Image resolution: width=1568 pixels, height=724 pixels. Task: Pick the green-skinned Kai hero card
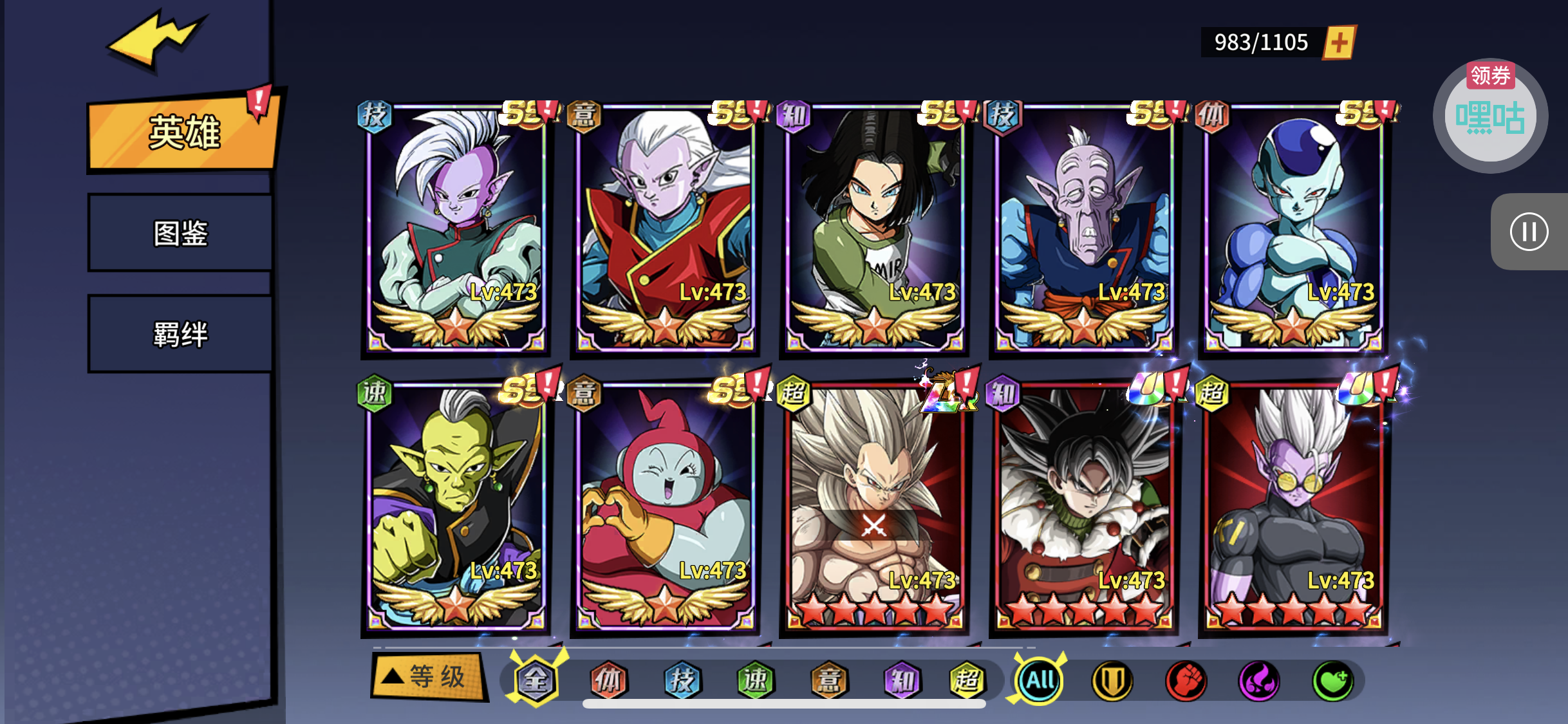click(456, 505)
